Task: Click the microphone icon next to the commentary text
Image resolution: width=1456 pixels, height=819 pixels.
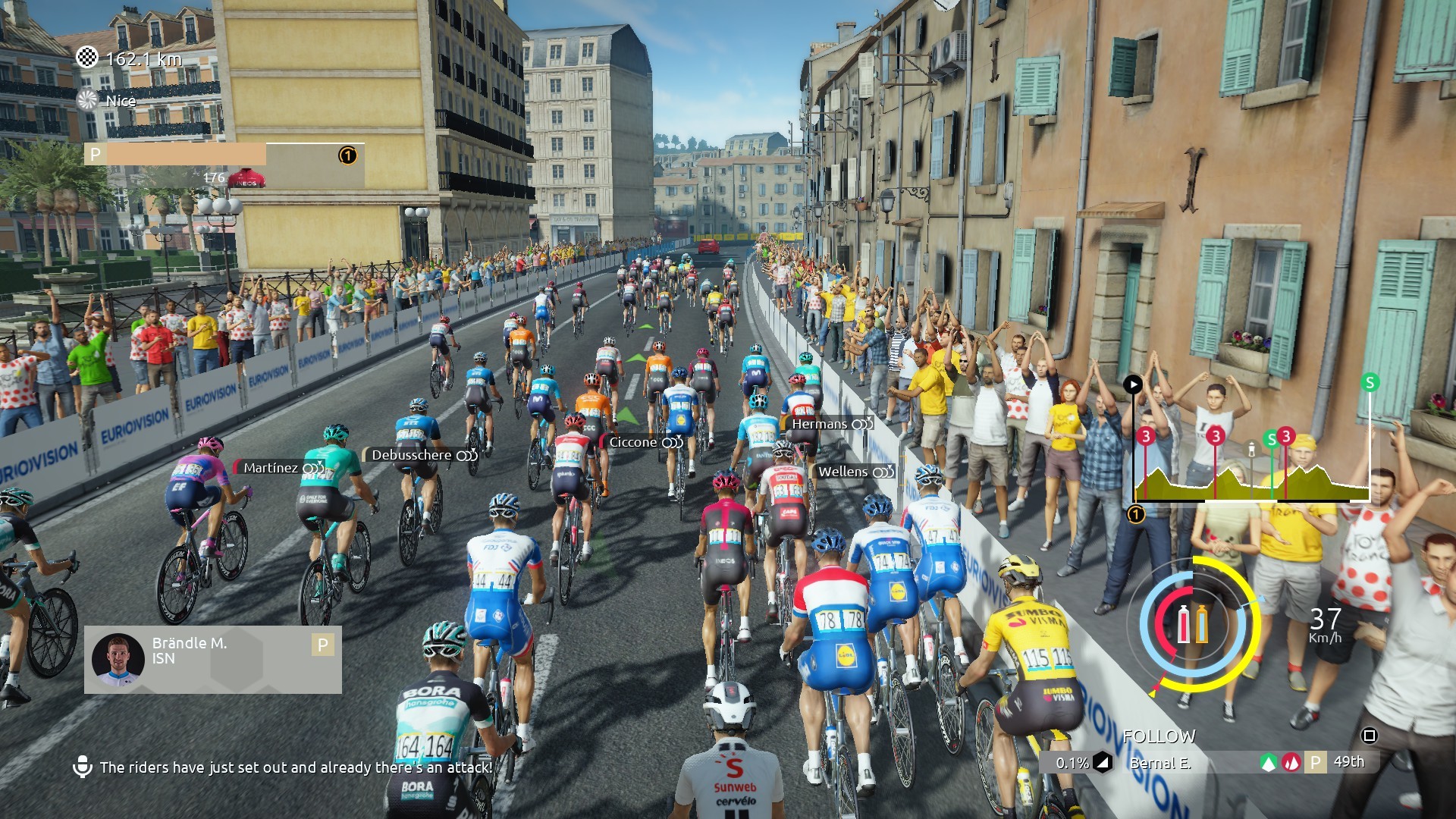Action: coord(83,767)
